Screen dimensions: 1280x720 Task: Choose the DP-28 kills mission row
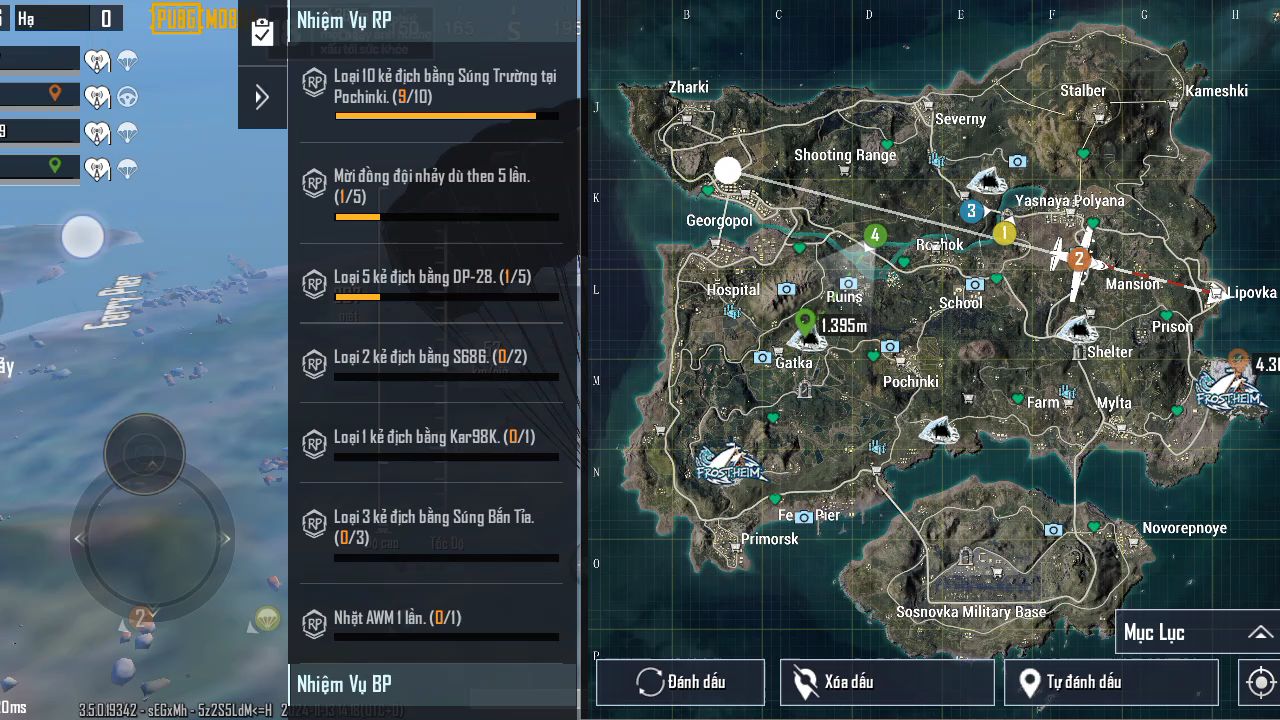tap(432, 282)
